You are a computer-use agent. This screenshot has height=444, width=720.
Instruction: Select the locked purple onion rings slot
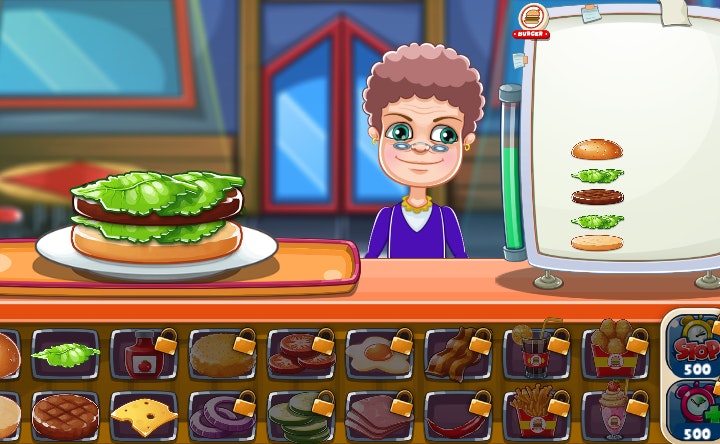pyautogui.click(x=223, y=415)
